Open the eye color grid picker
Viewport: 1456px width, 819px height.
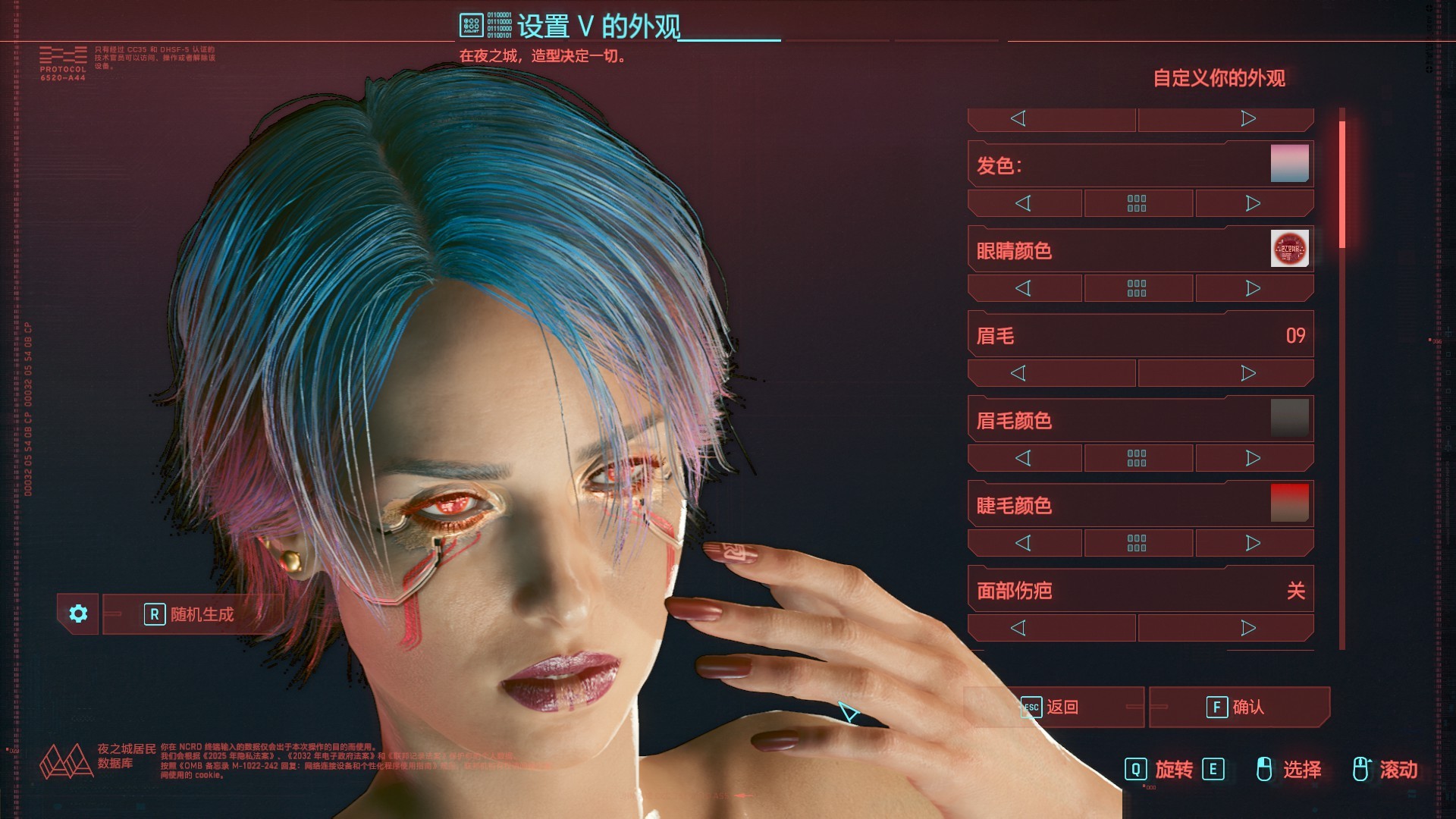1137,288
